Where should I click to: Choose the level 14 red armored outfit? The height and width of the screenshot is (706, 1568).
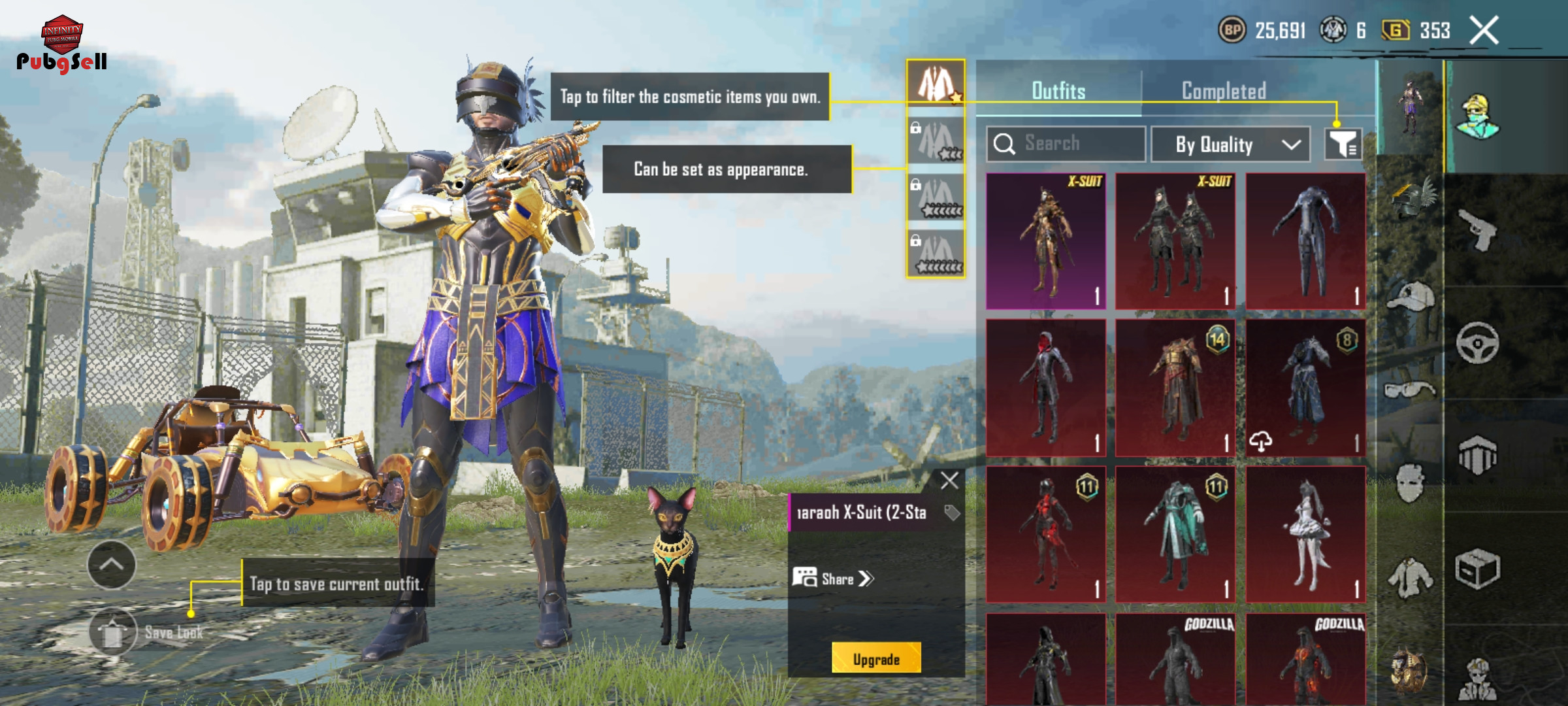pyautogui.click(x=1175, y=388)
